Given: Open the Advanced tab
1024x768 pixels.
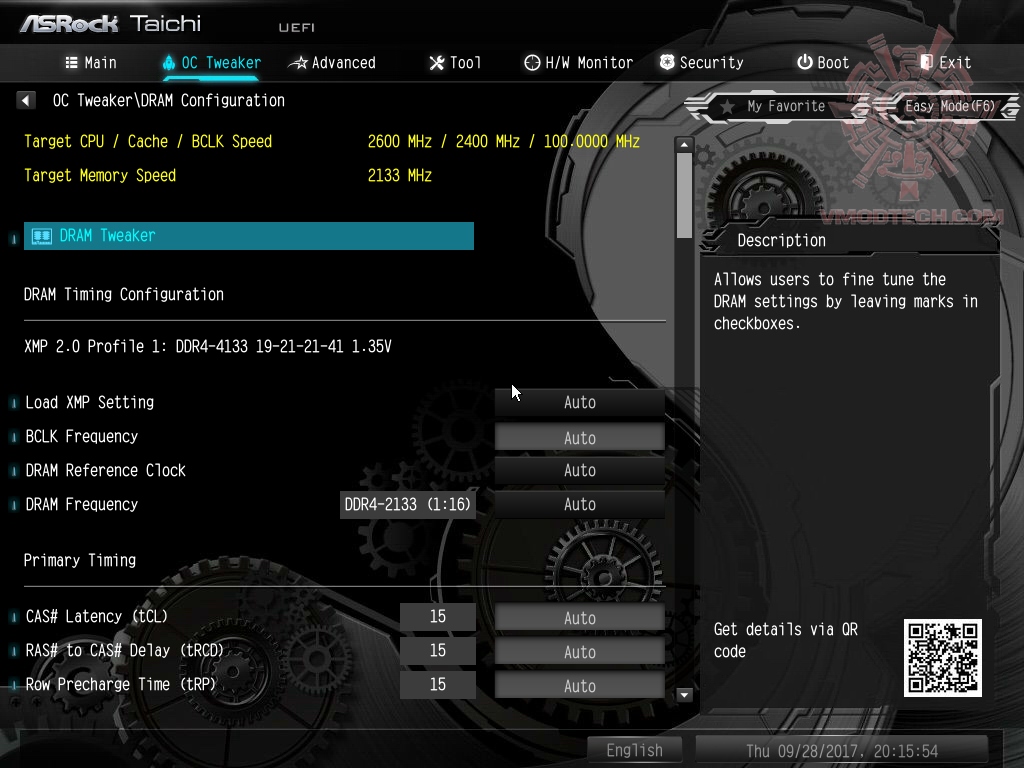Looking at the screenshot, I should coord(332,63).
